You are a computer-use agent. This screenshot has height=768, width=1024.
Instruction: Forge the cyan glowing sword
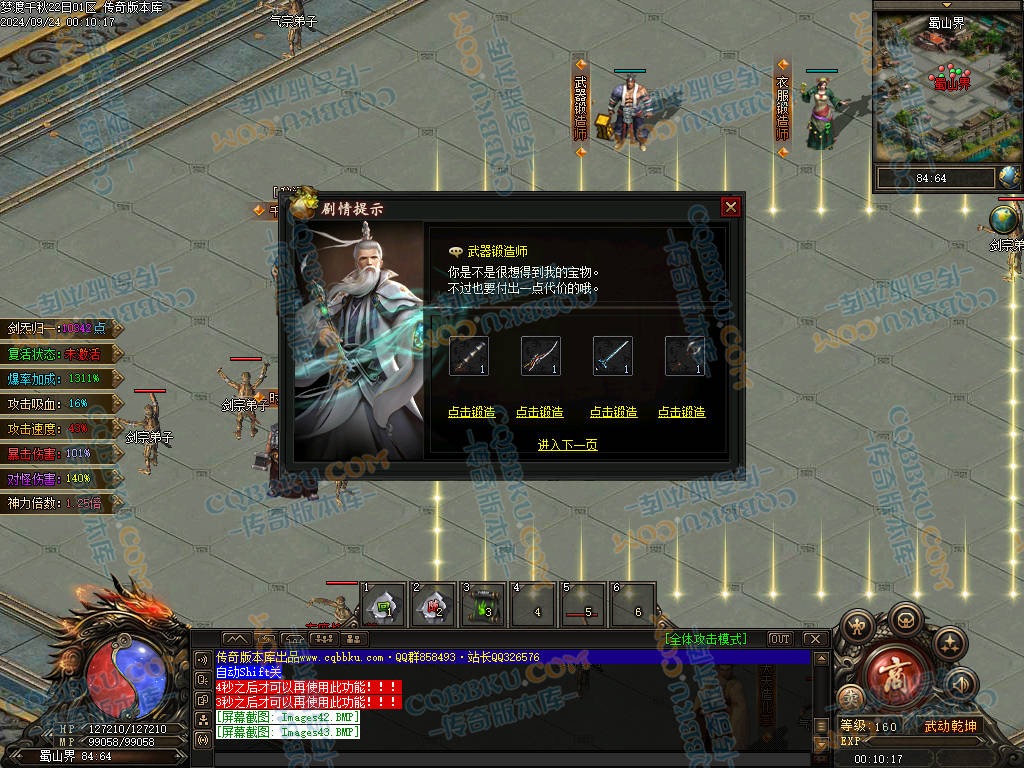613,412
